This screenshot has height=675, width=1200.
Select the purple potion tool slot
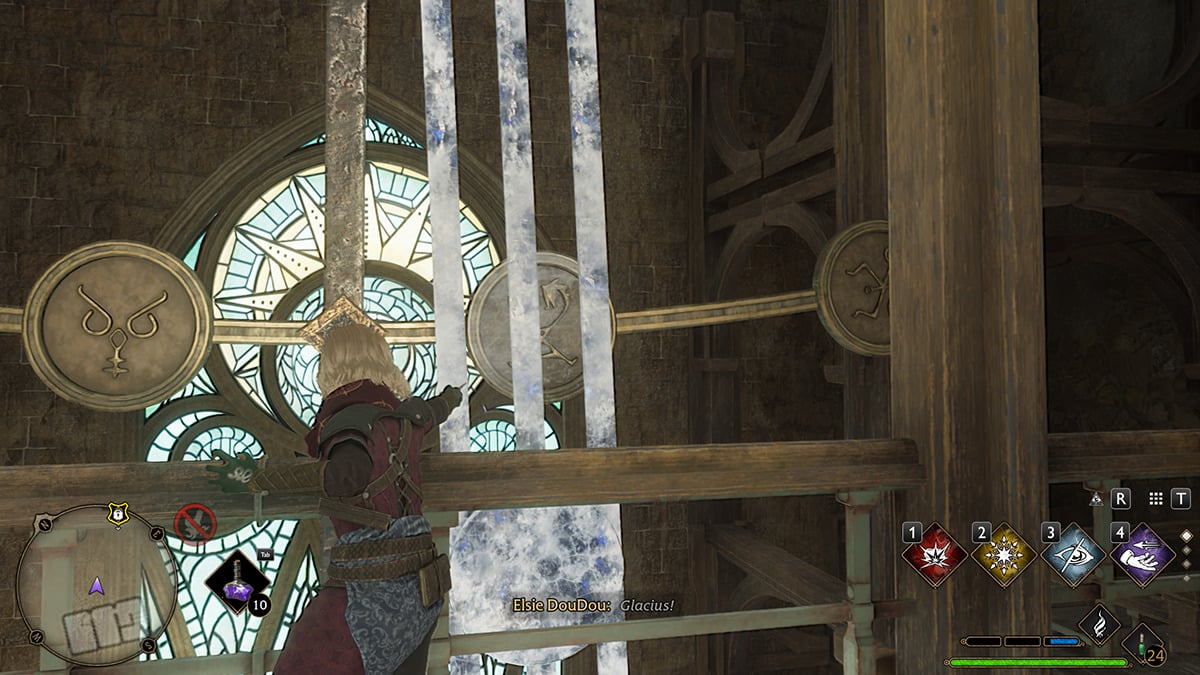coord(237,580)
